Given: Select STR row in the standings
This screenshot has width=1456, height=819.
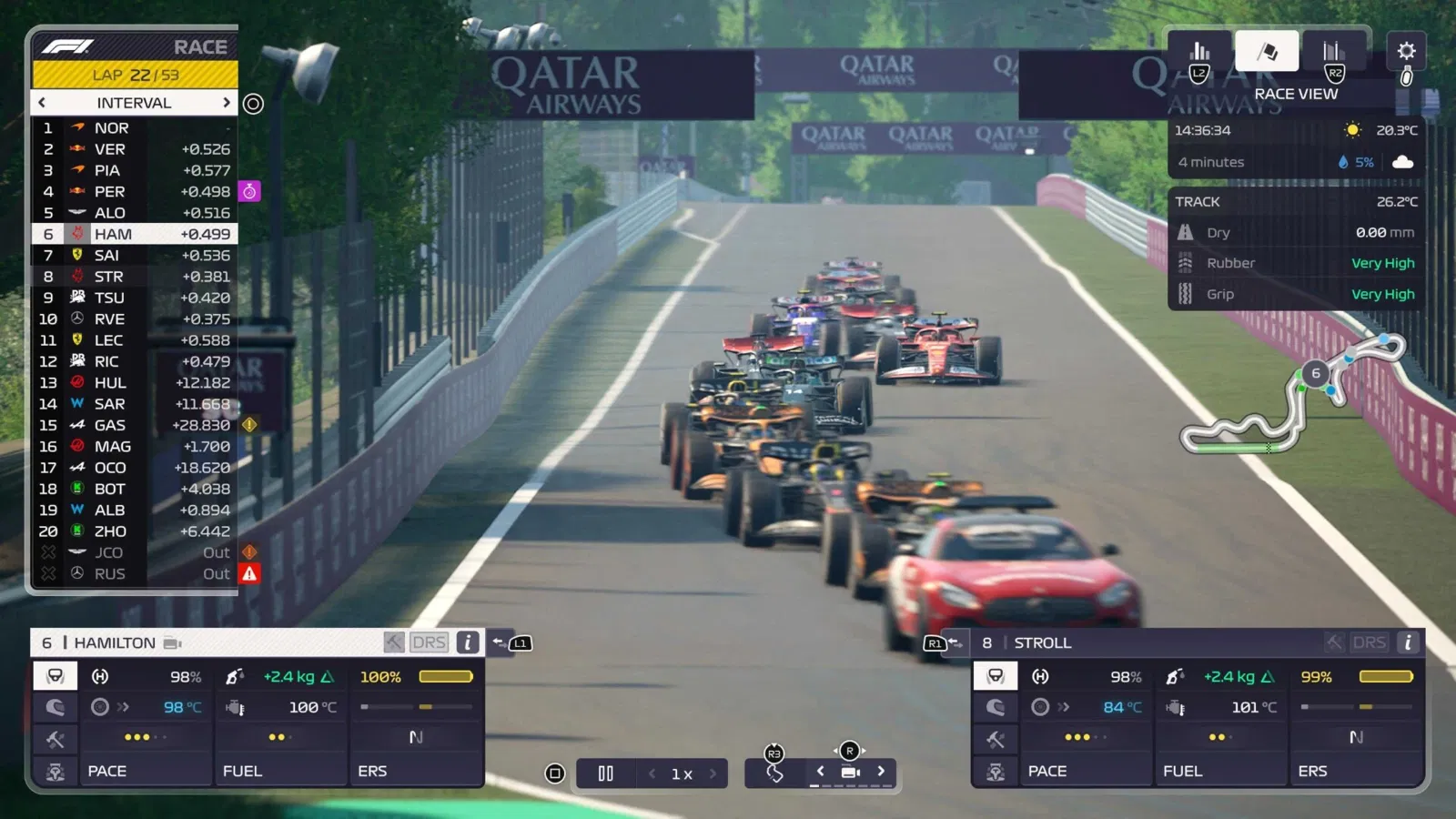Looking at the screenshot, I should [x=135, y=277].
